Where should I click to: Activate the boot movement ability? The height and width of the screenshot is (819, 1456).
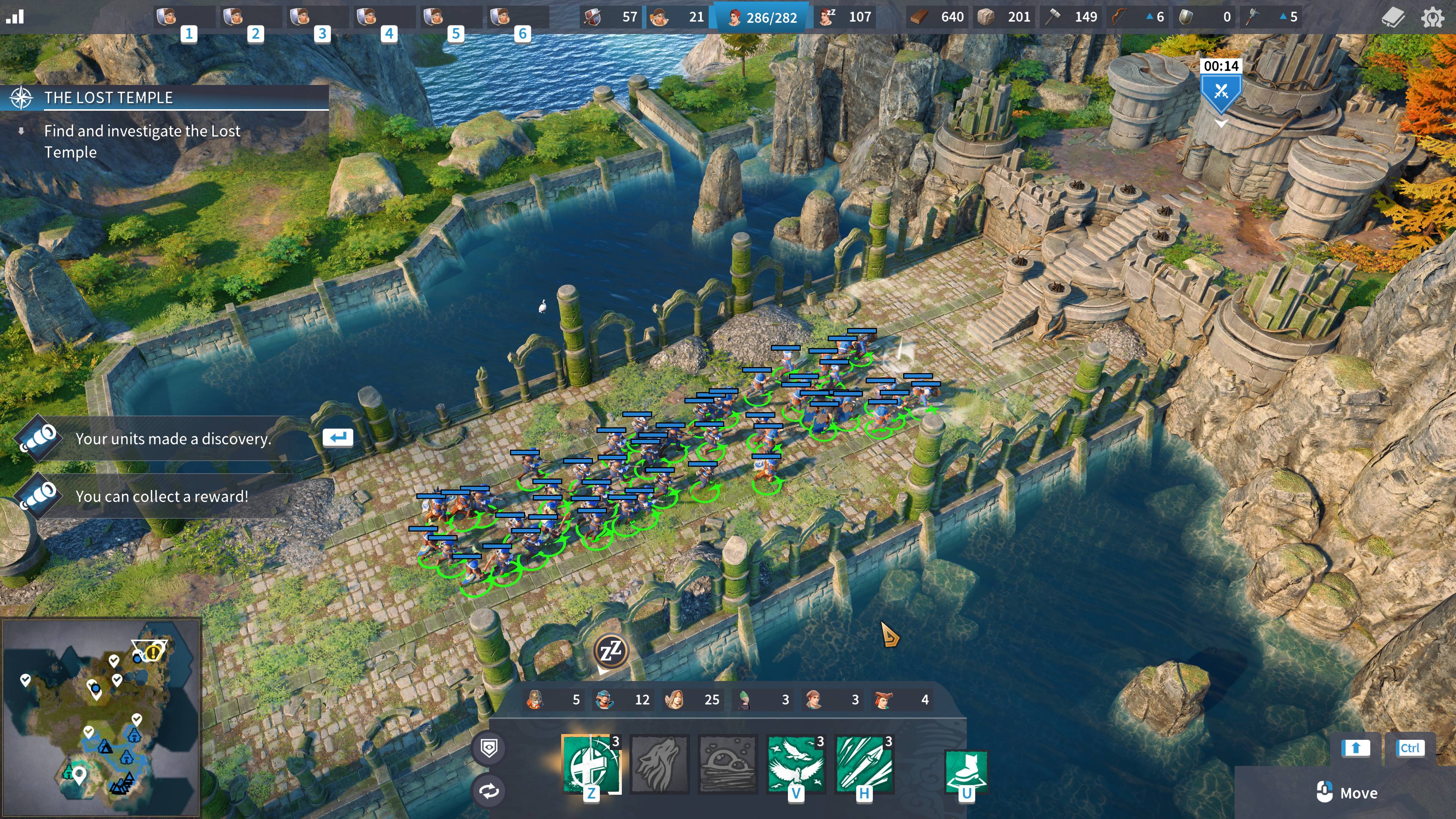pyautogui.click(x=966, y=769)
